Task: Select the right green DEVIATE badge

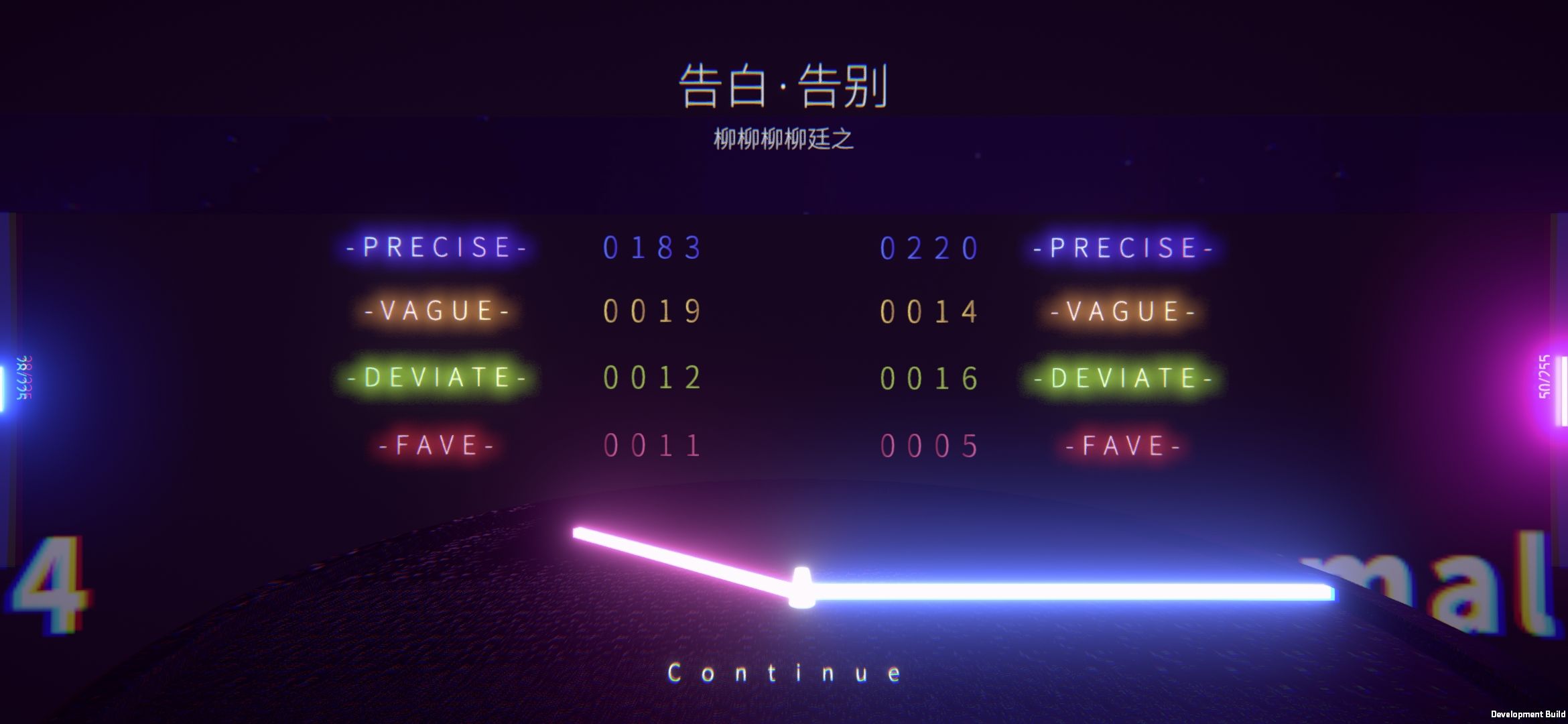Action: coord(1124,377)
